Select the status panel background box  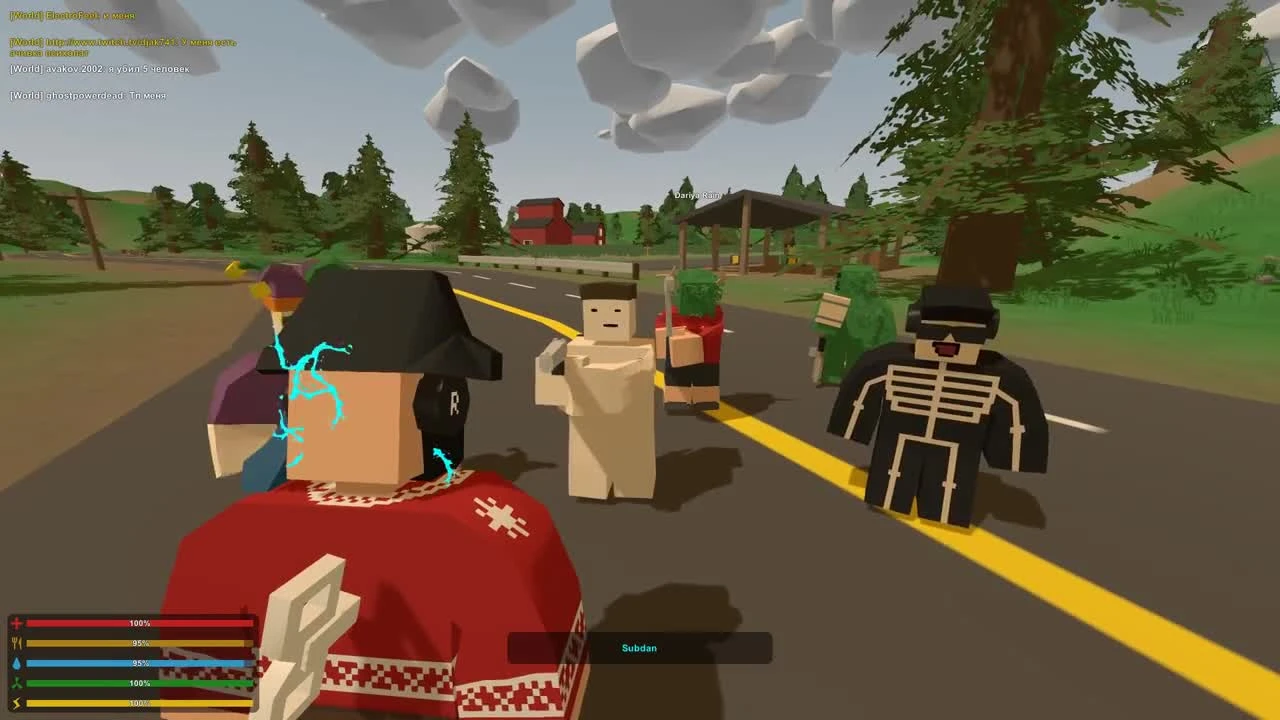click(135, 662)
